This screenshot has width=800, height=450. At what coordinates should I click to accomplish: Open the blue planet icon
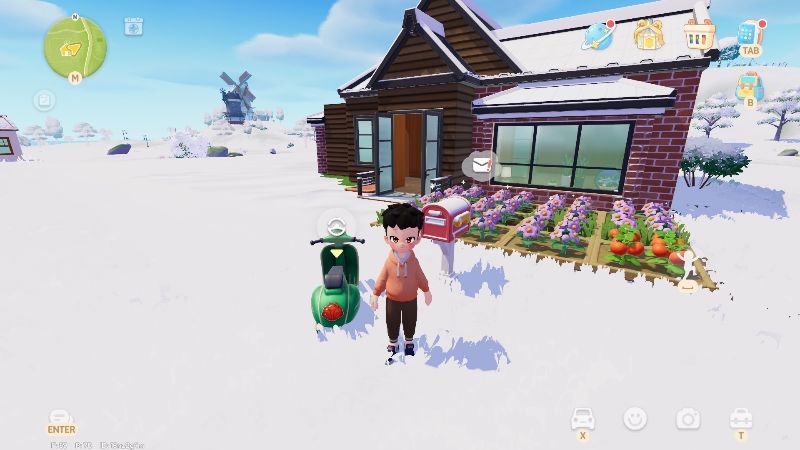598,36
